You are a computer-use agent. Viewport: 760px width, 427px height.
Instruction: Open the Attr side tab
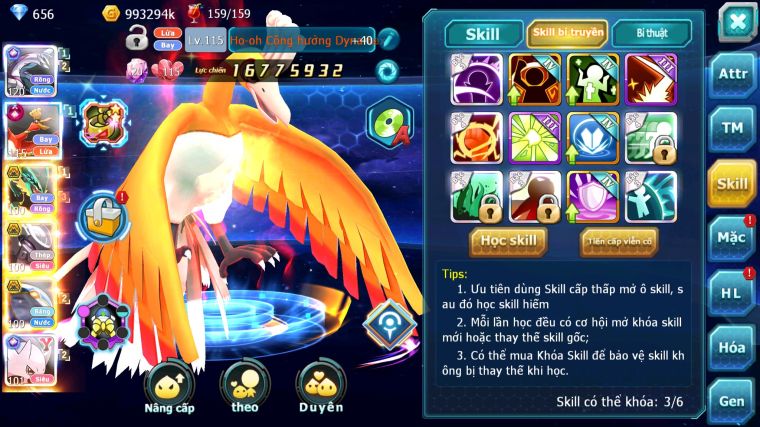click(732, 75)
